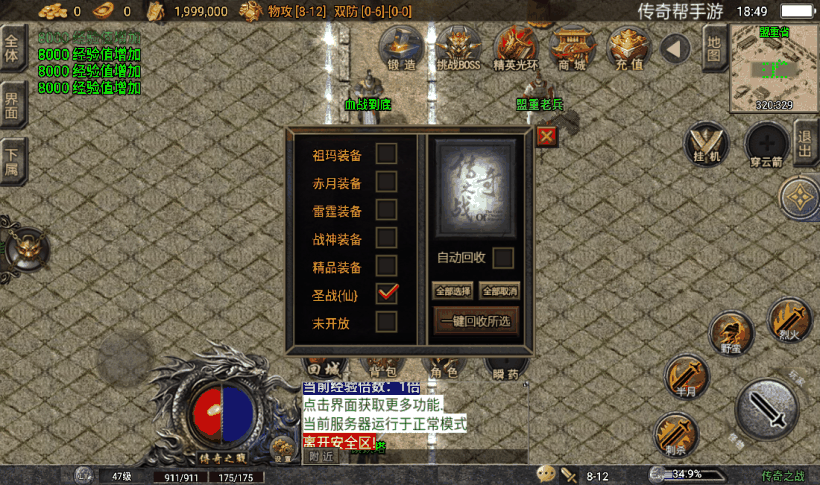Open the 充值 recharge screen
This screenshot has height=485, width=820.
[x=630, y=47]
